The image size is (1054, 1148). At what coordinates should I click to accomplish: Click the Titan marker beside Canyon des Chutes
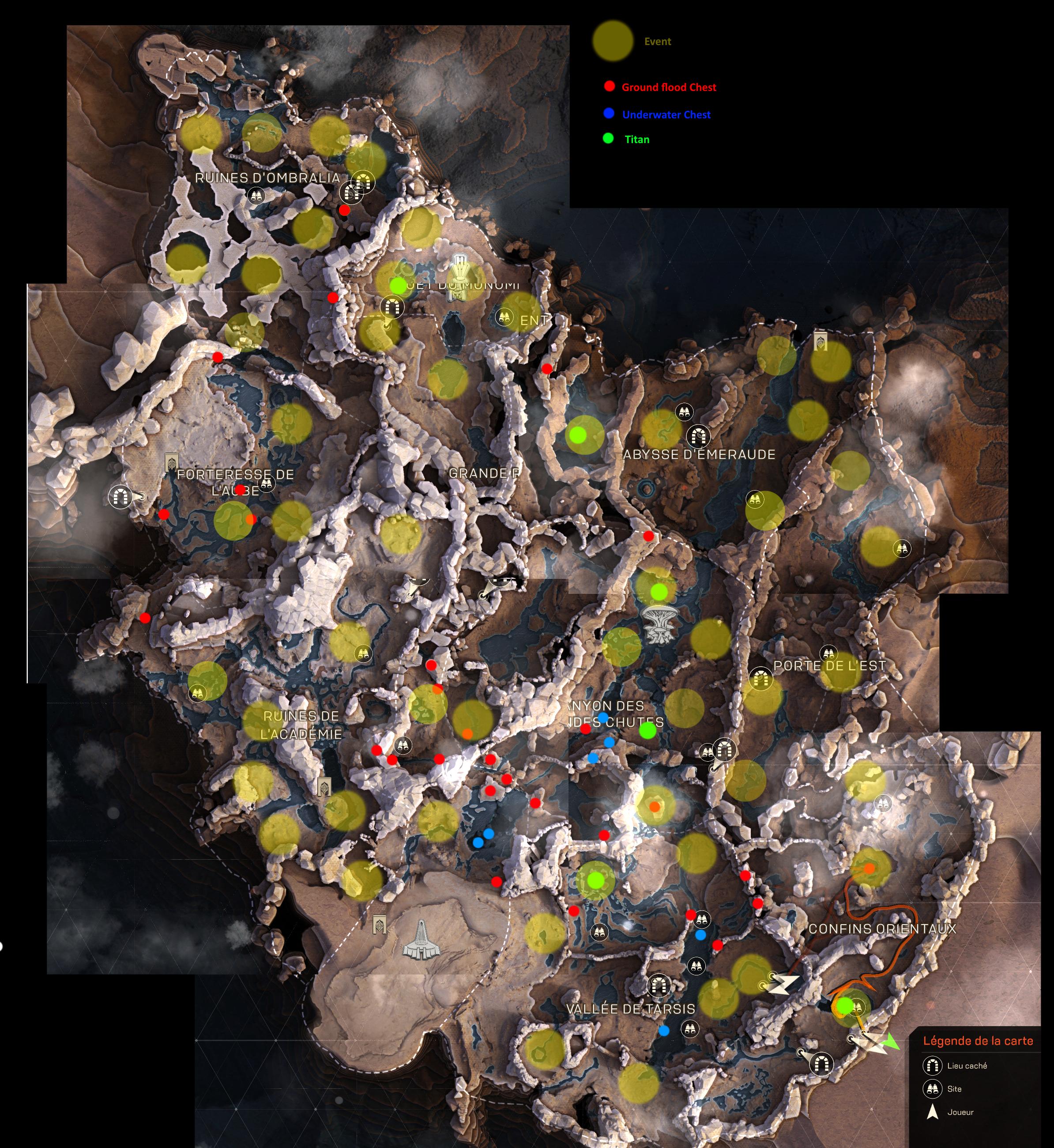pos(647,730)
